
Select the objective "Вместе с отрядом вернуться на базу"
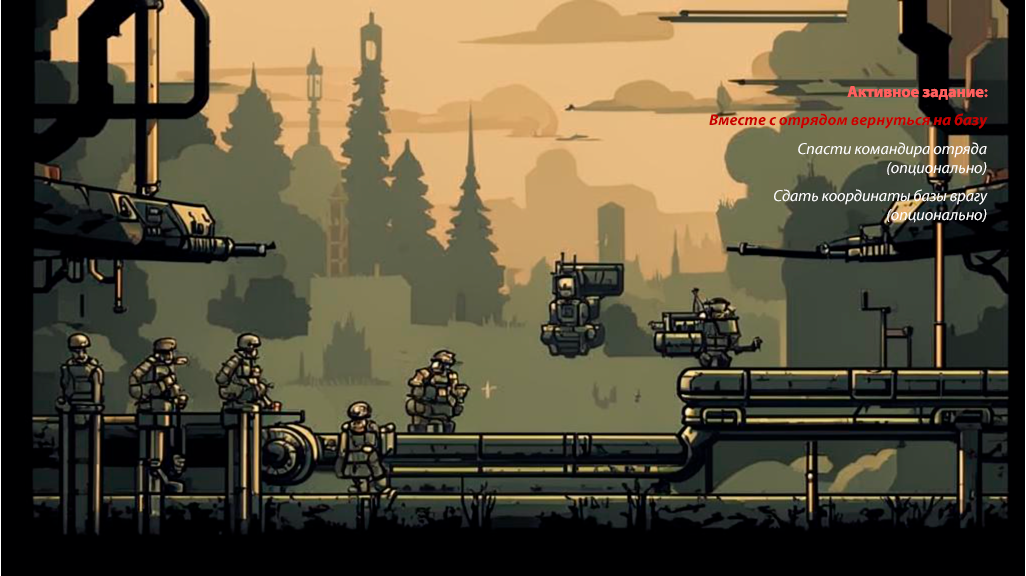[x=848, y=120]
